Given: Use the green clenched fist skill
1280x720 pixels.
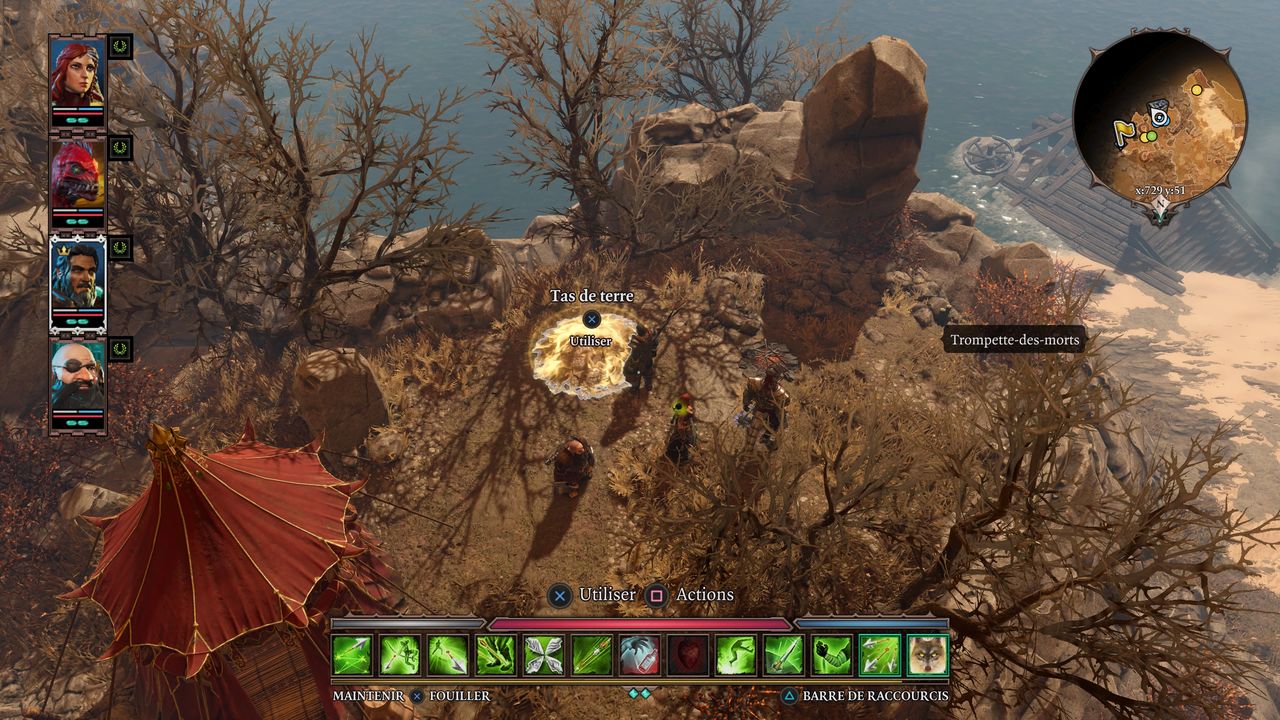Looking at the screenshot, I should click(831, 655).
